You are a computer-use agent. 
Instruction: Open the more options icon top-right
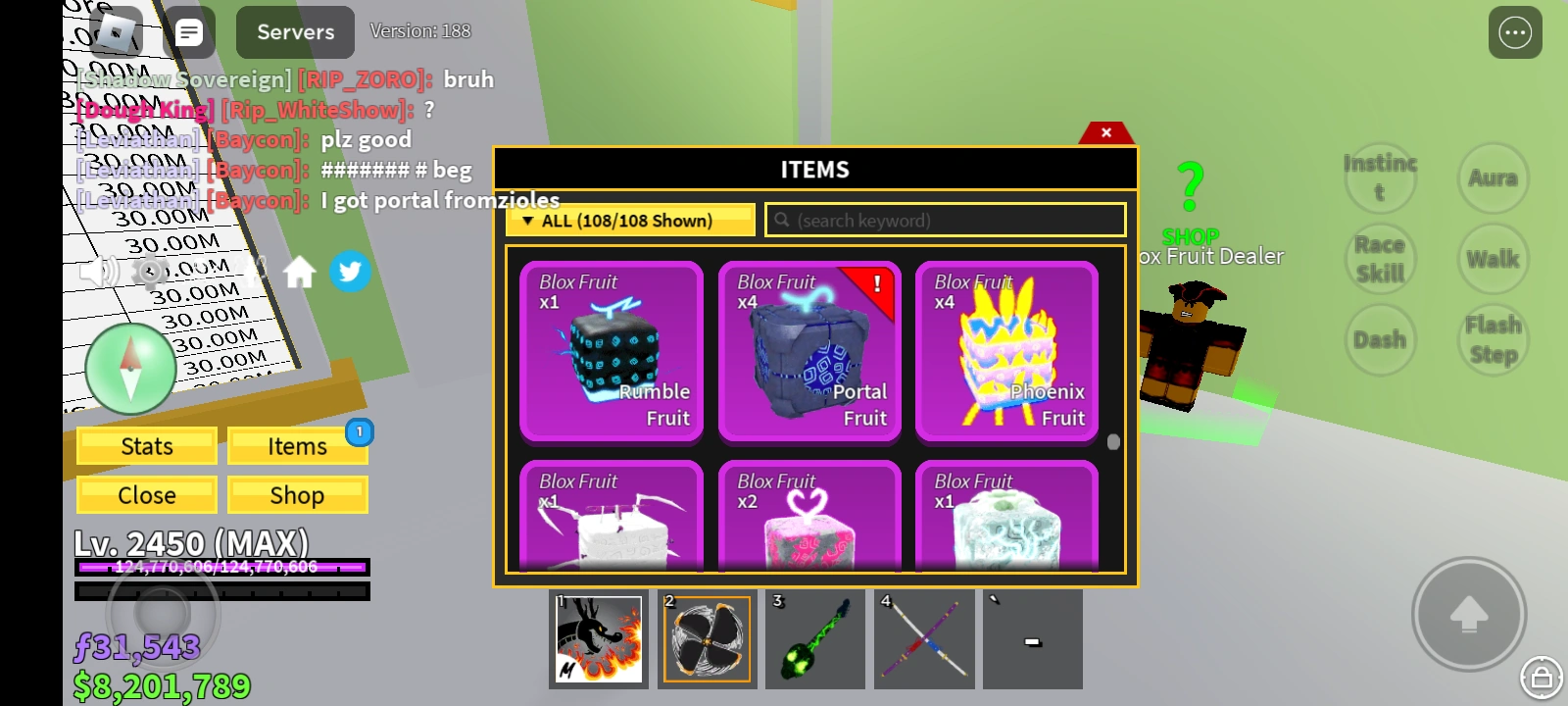click(1514, 32)
